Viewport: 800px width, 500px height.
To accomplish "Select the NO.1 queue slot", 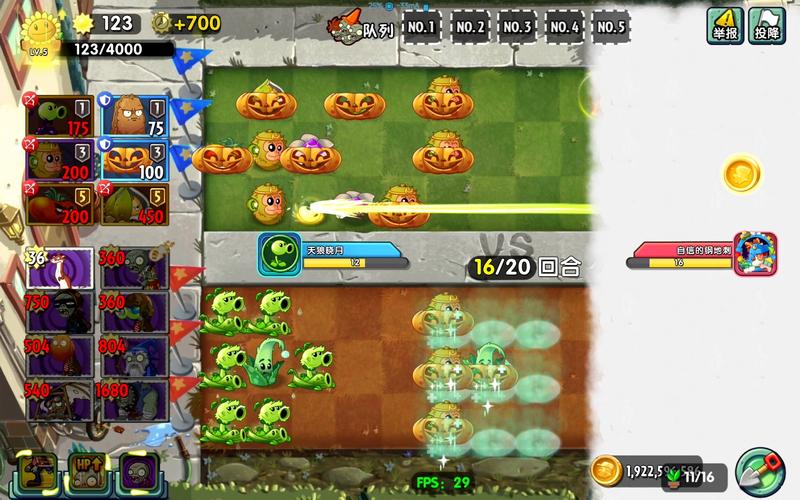I will click(422, 27).
